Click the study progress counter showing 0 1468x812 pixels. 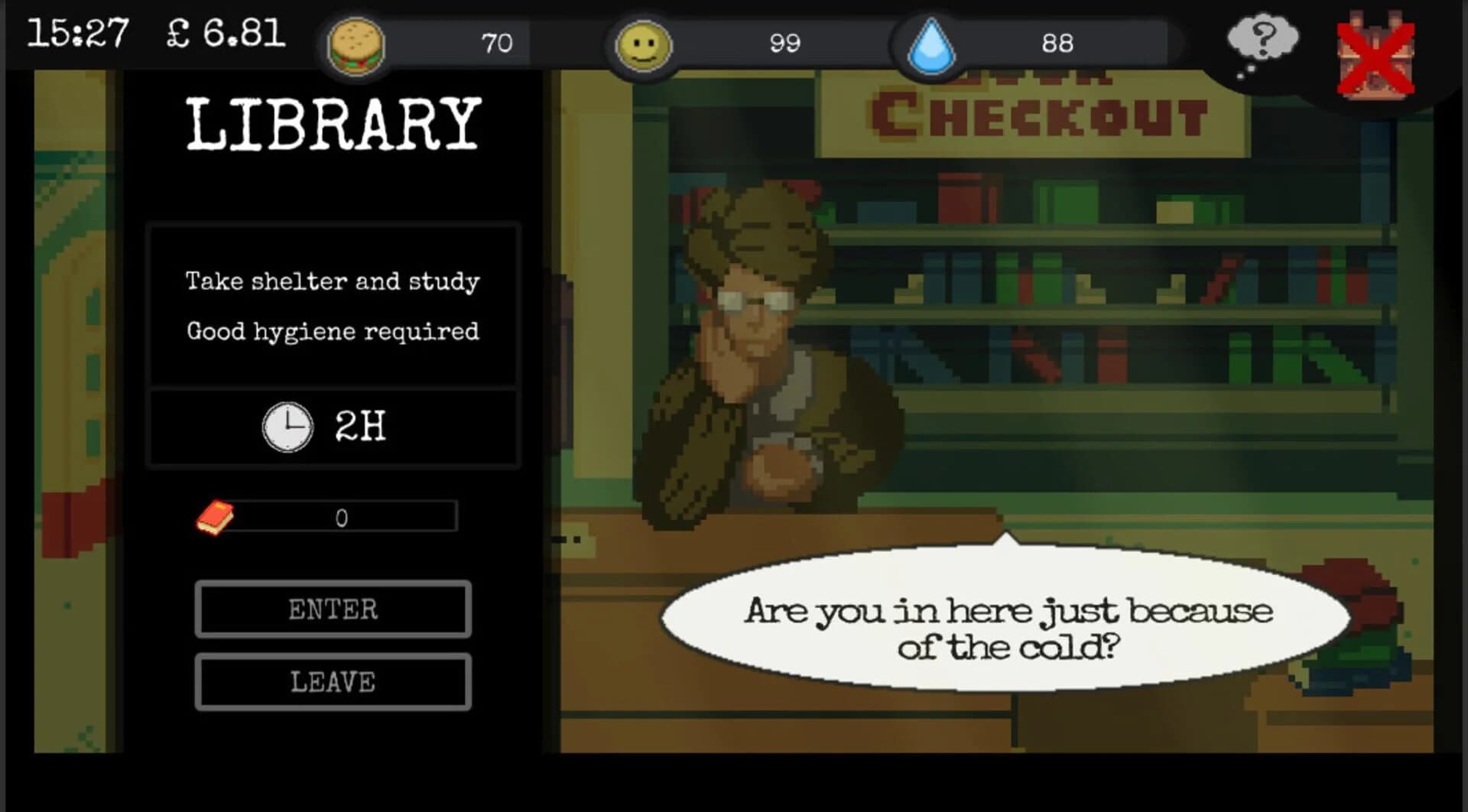[x=342, y=518]
